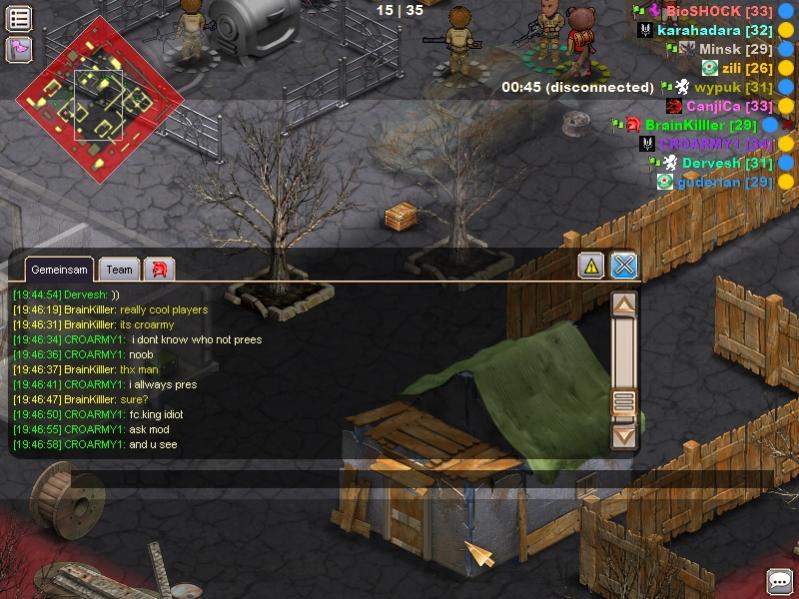Click the pink flag button
799x599 pixels.
tap(19, 48)
